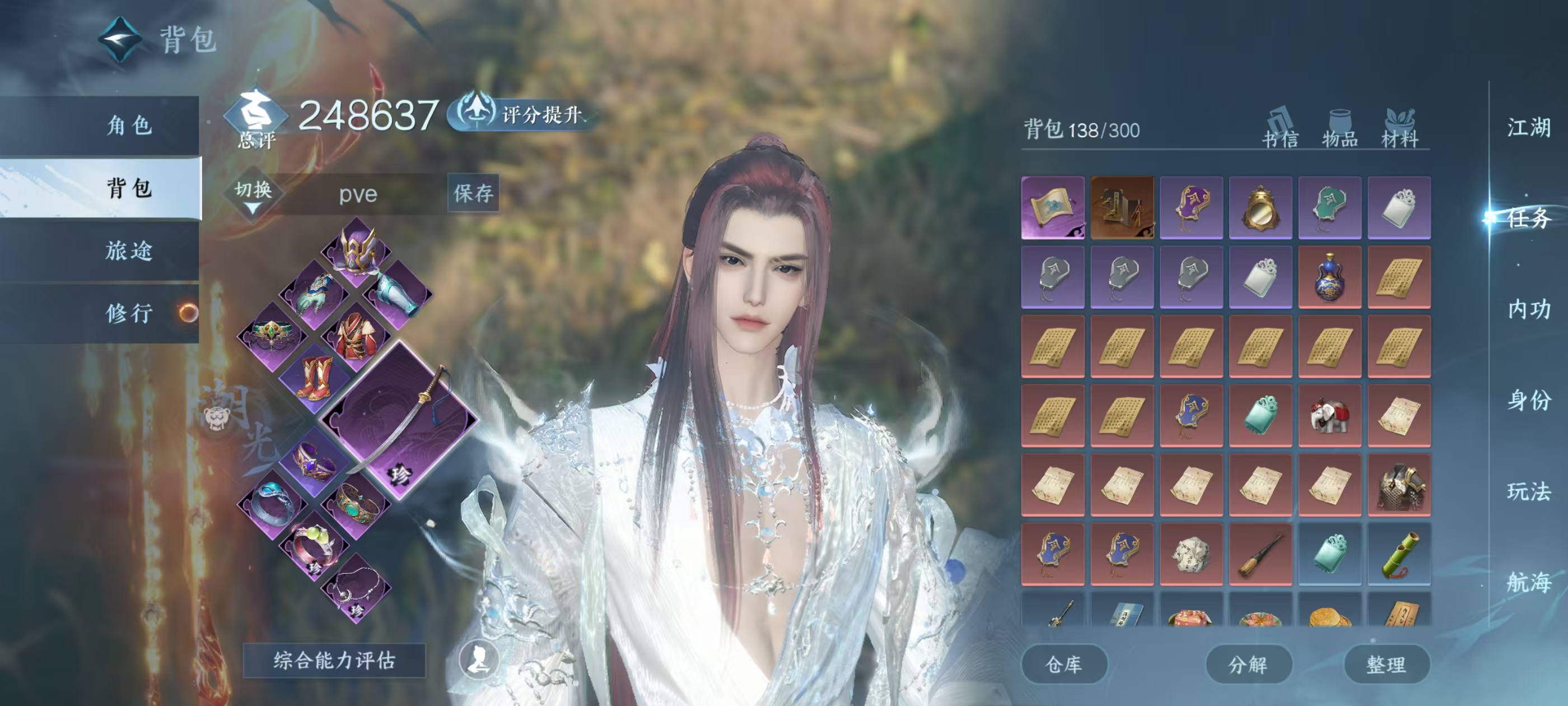1568x706 pixels.
Task: Filter bag by 书信 letters
Action: (x=1280, y=129)
